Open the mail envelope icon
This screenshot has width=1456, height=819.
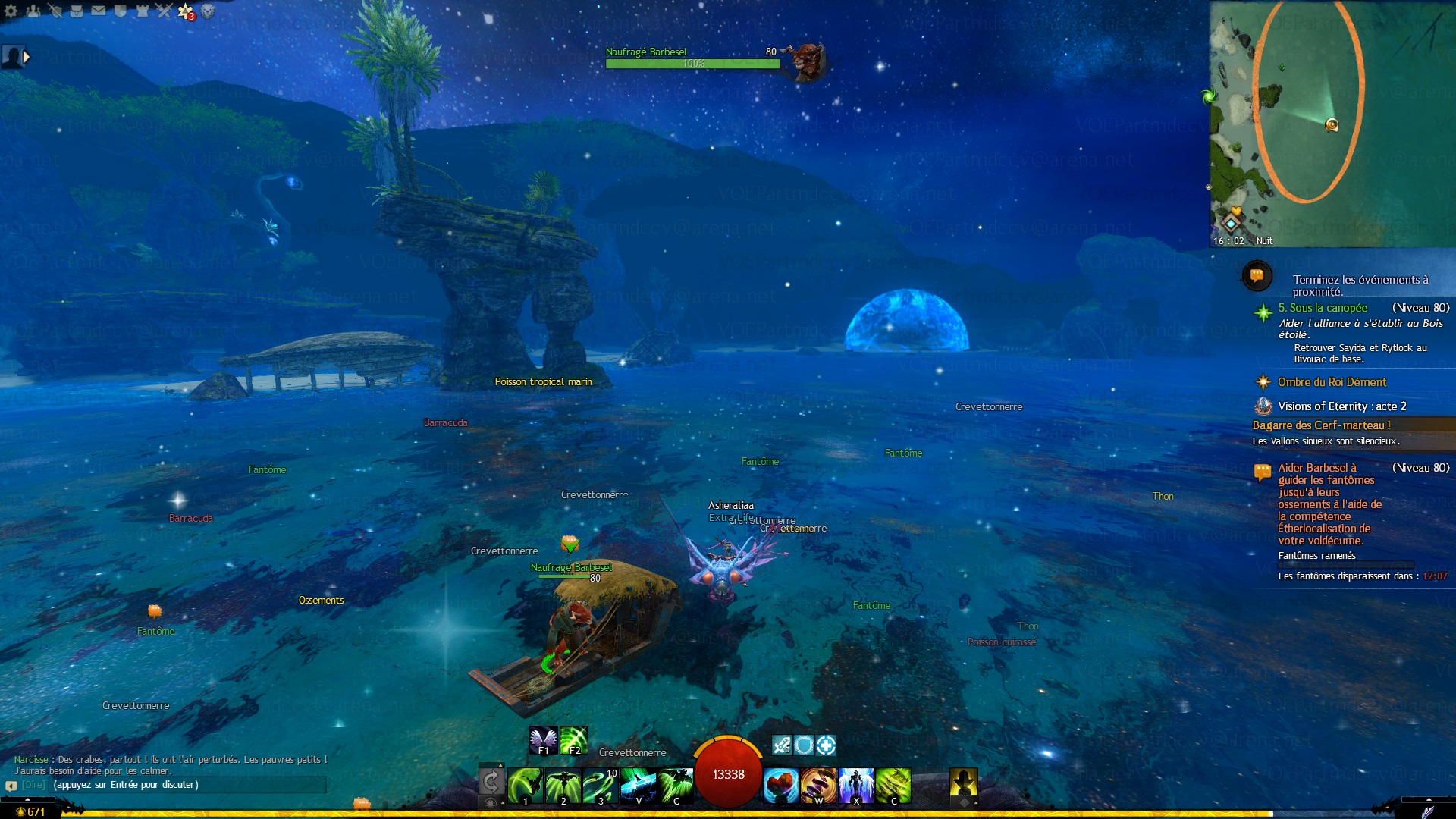pyautogui.click(x=99, y=11)
